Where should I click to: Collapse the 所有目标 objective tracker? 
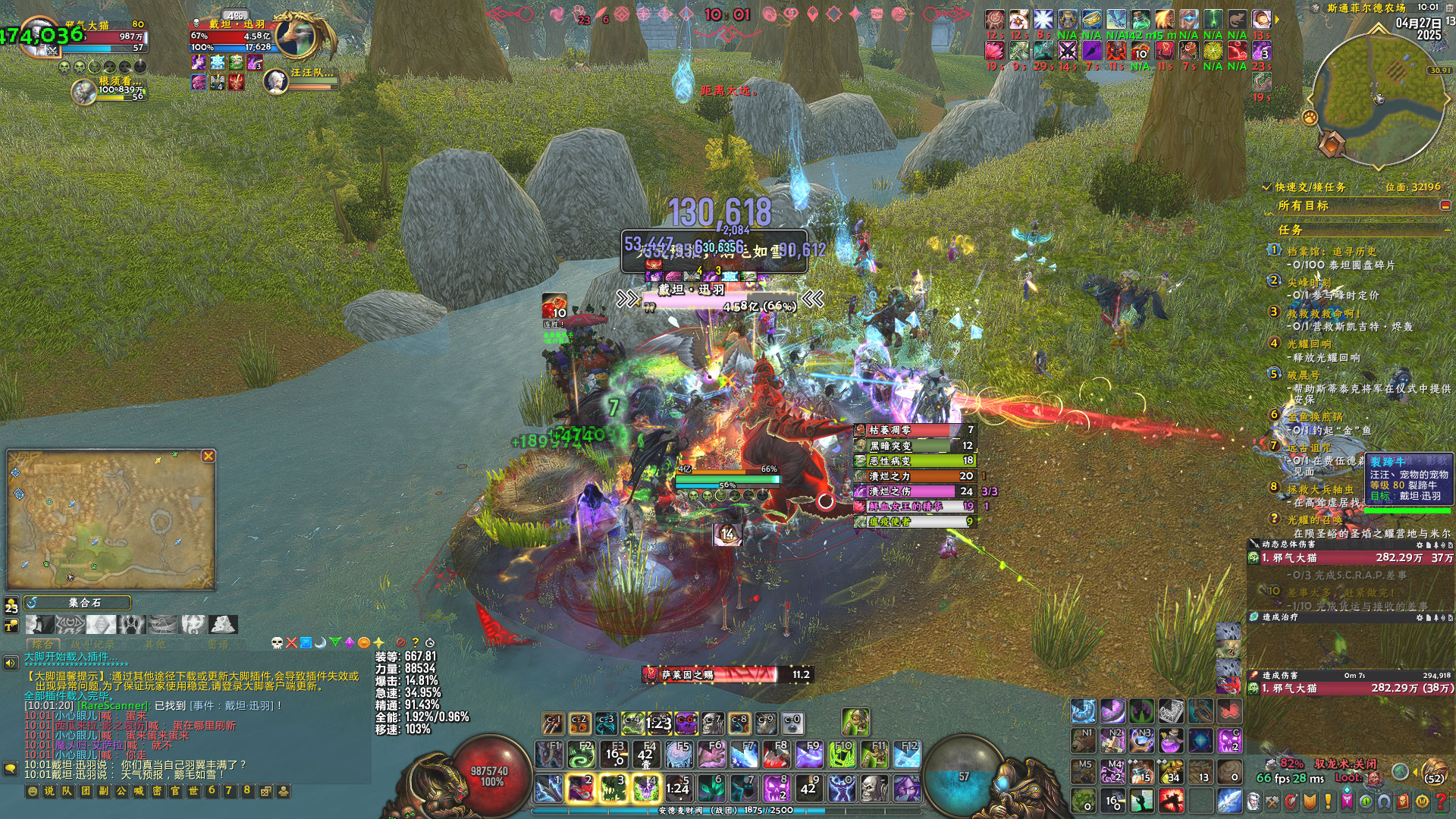pyautogui.click(x=1445, y=206)
